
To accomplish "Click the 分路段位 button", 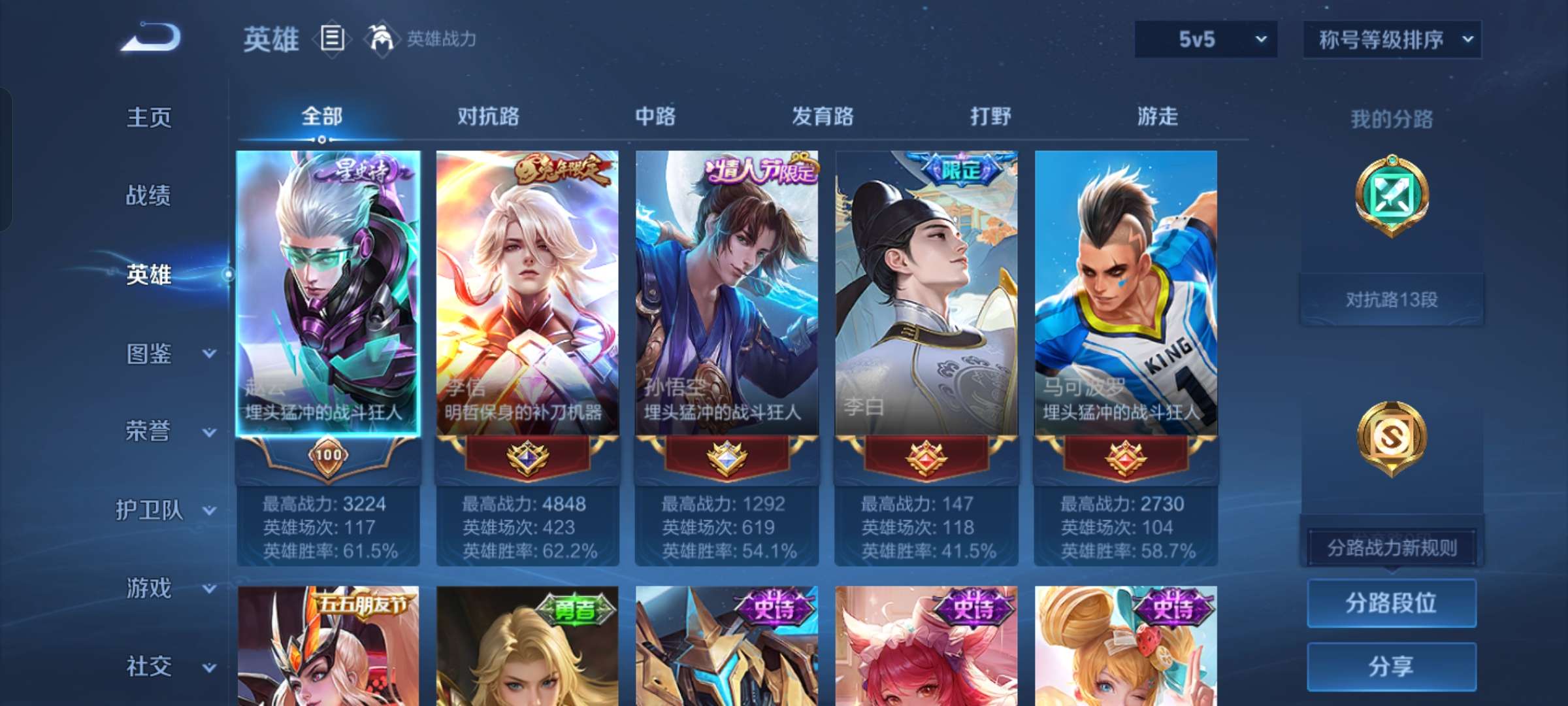I will click(1392, 605).
